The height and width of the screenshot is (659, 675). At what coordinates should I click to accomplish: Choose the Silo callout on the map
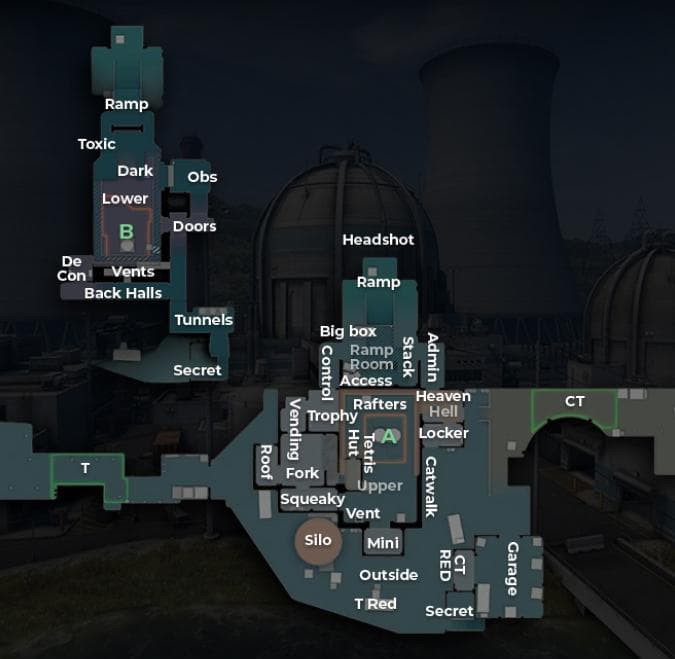coord(318,541)
